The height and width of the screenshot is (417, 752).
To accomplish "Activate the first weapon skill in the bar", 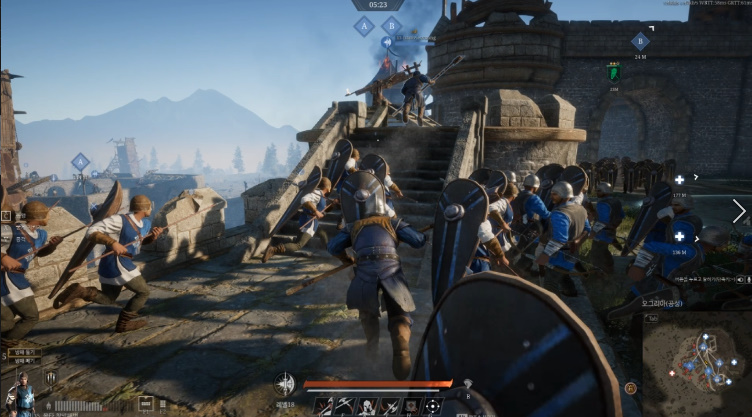I will [323, 407].
